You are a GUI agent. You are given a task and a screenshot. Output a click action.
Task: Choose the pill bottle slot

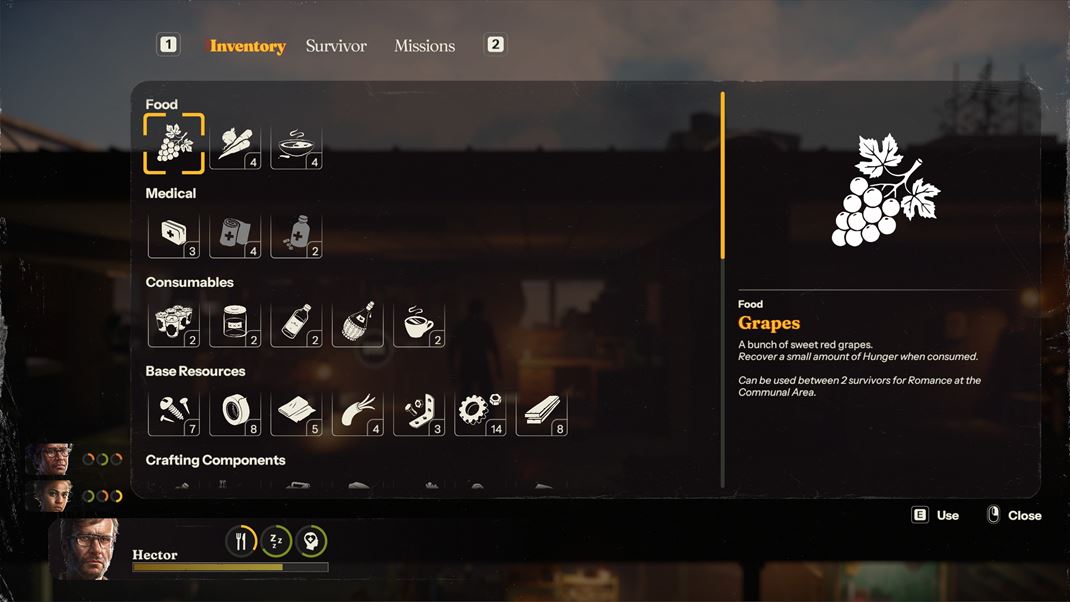point(296,235)
